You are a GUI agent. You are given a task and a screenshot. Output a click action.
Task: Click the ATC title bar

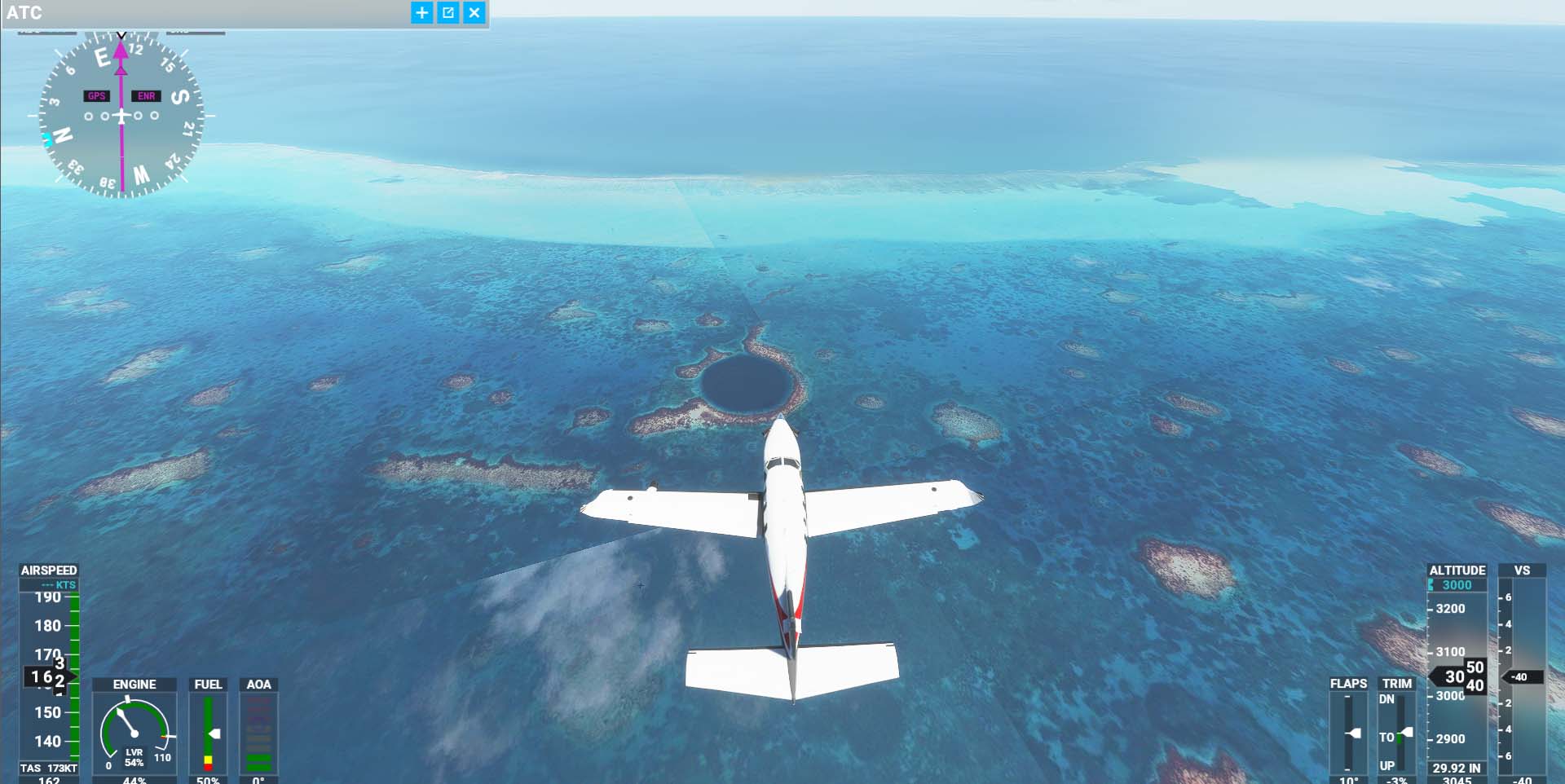click(x=204, y=13)
